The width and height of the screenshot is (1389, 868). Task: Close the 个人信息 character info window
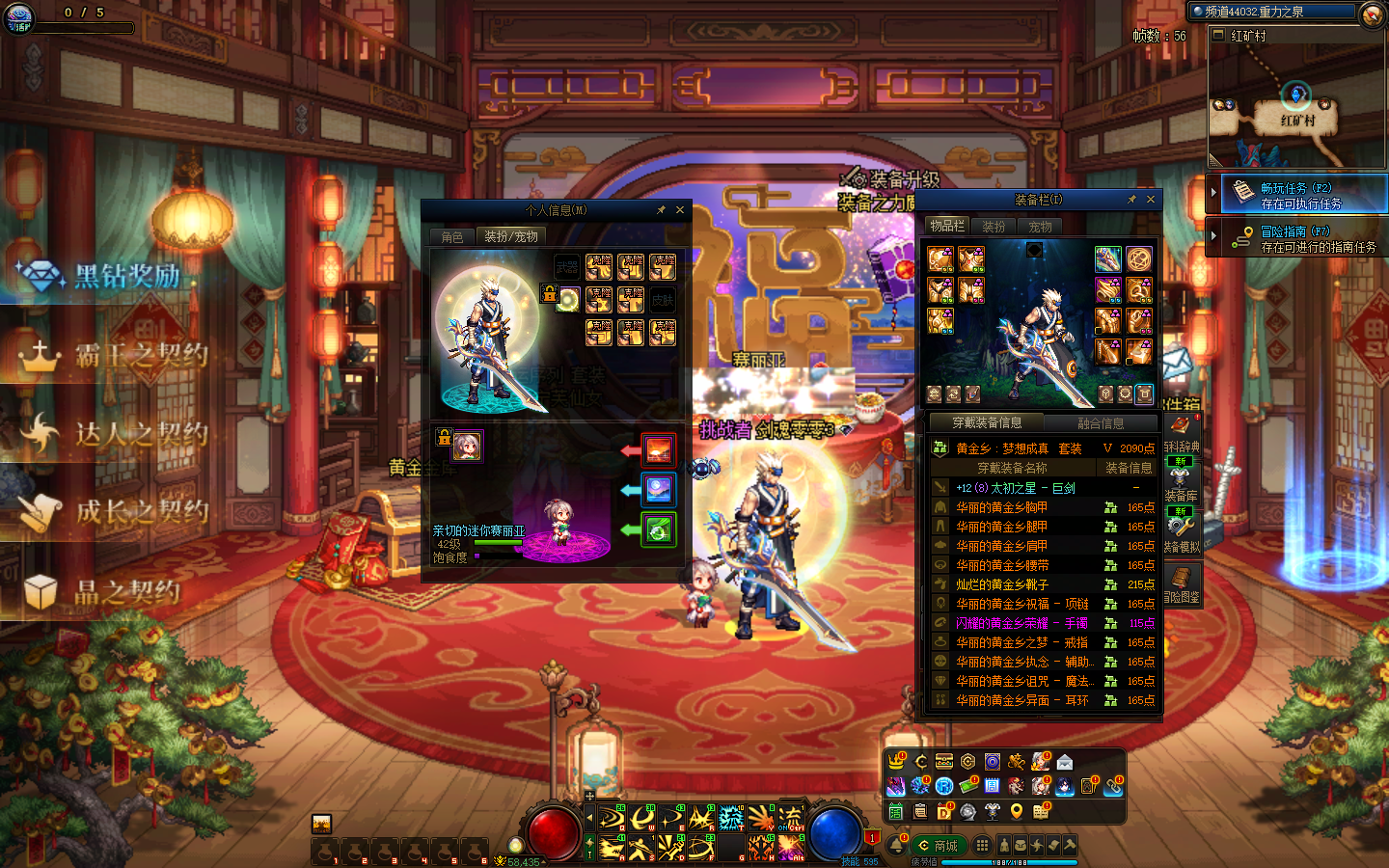(680, 210)
